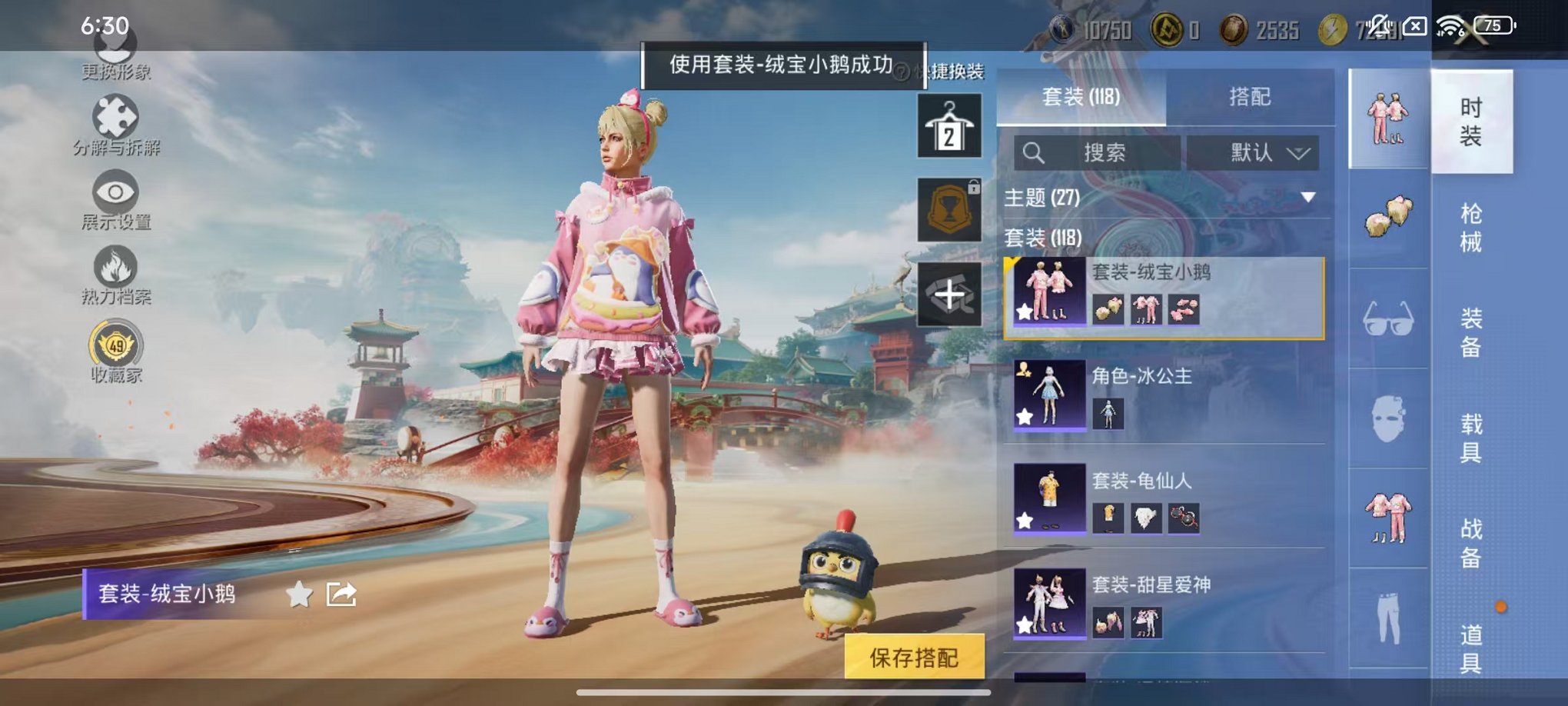
Task: Open the quick wardrobe hanger icon
Action: [x=950, y=125]
